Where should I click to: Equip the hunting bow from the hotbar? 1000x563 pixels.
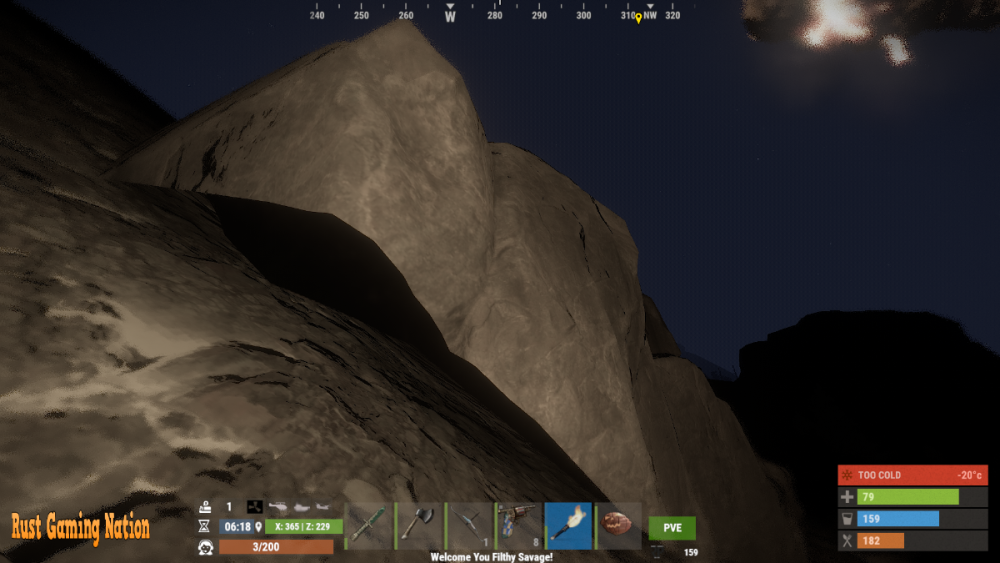(x=469, y=526)
